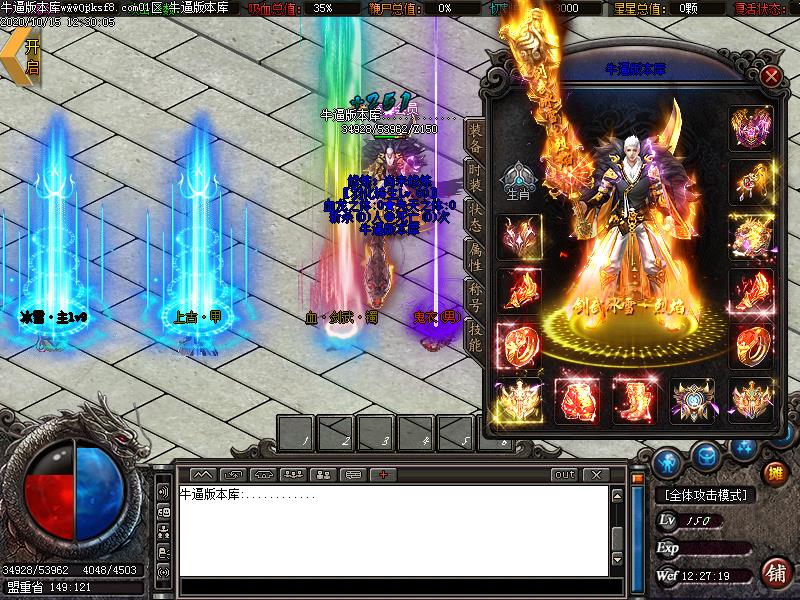This screenshot has width=800, height=600.
Task: Open the 摊 stall button
Action: pyautogui.click(x=774, y=472)
